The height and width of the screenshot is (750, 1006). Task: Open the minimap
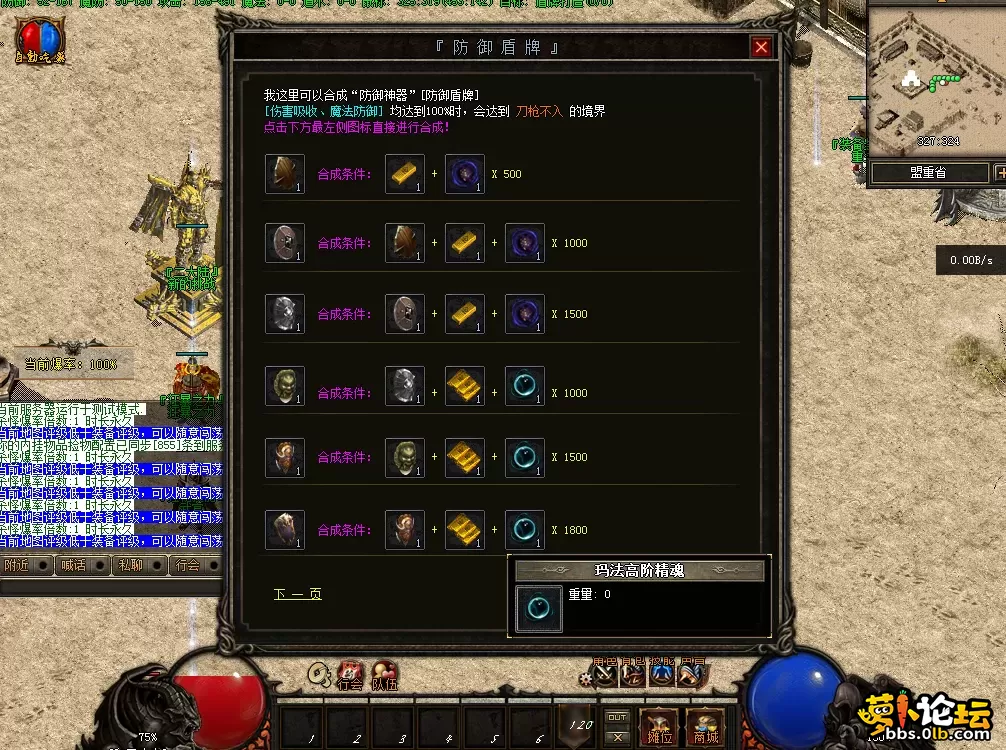point(926,82)
